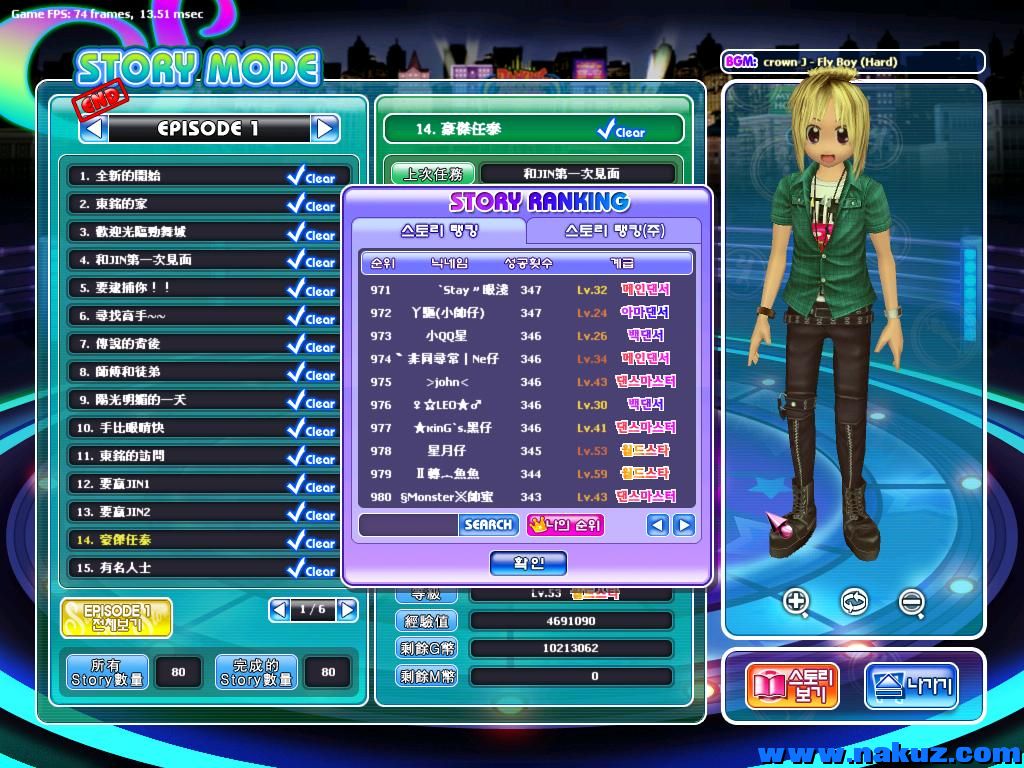Select the previous episode arrow

point(94,128)
